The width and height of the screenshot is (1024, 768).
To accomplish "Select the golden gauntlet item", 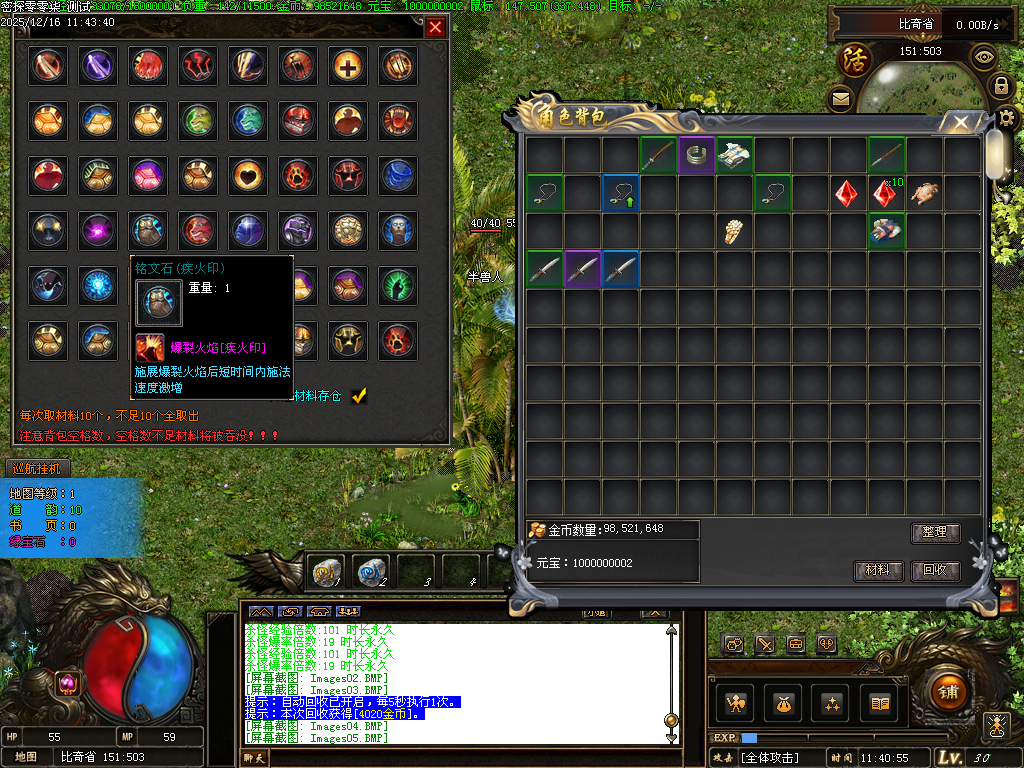I will (734, 231).
